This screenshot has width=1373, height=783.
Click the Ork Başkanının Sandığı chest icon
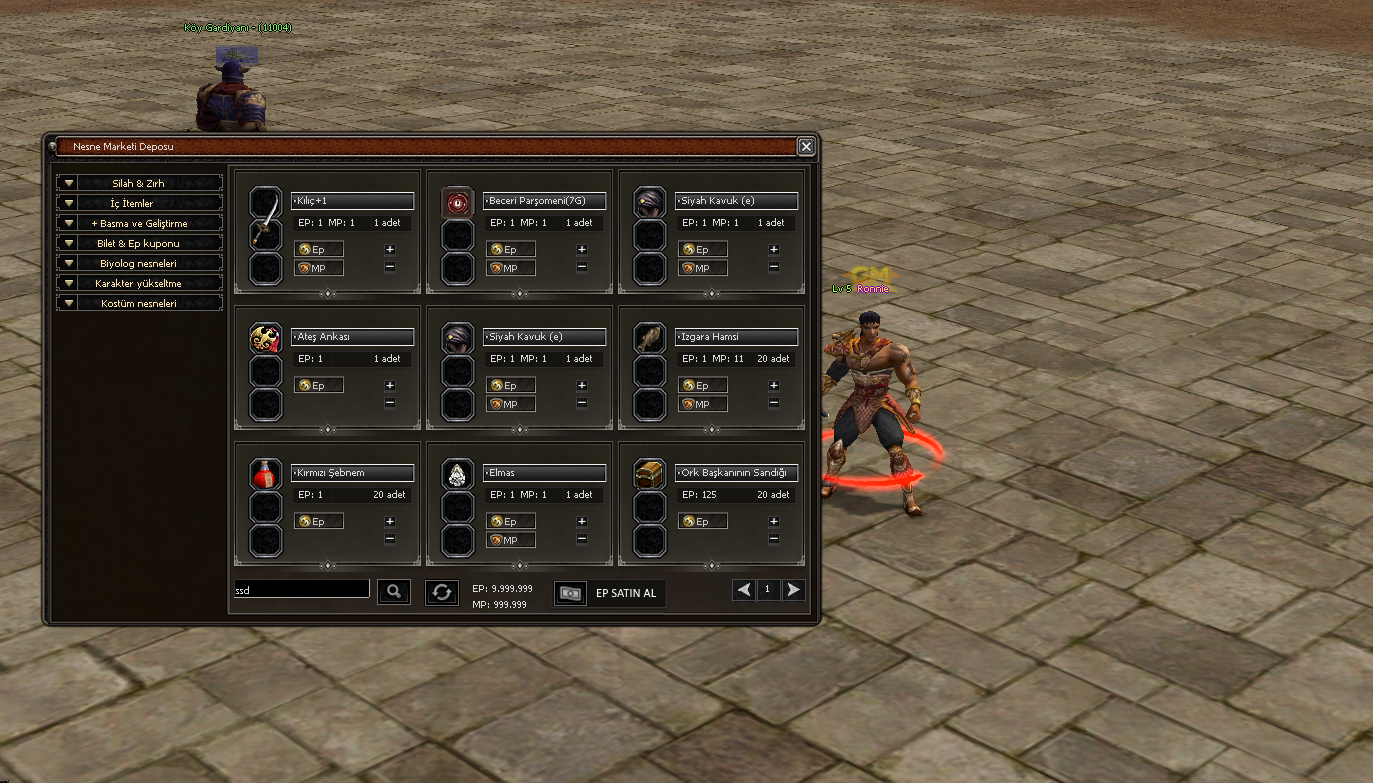[649, 473]
